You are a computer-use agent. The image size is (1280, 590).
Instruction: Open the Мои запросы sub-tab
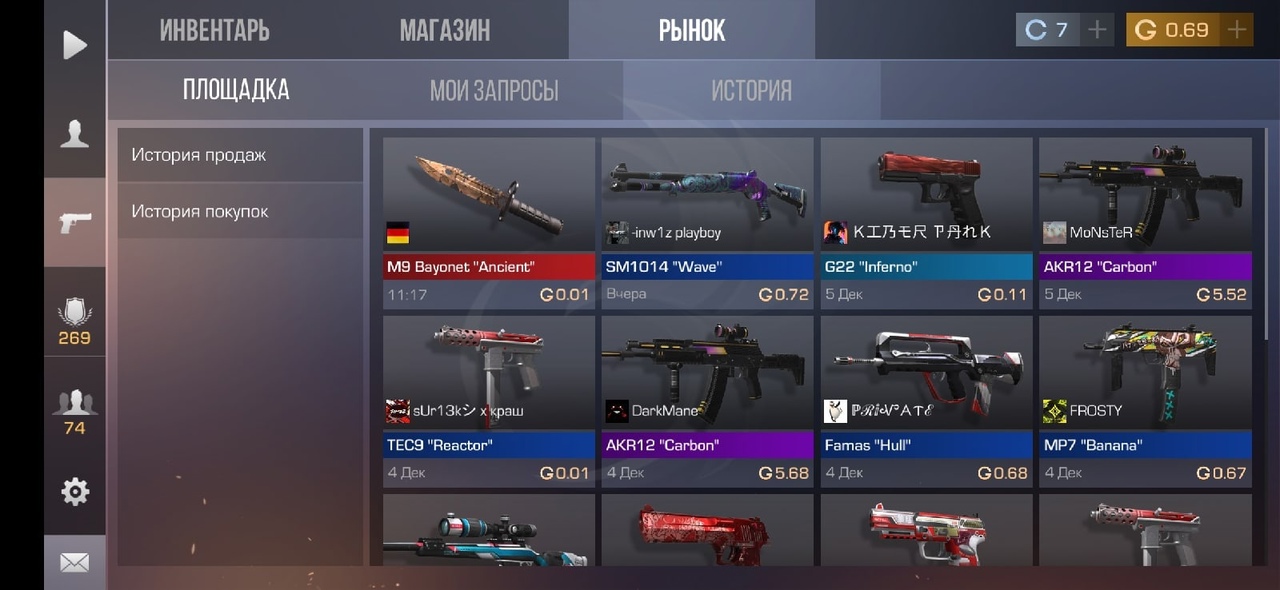pos(494,91)
